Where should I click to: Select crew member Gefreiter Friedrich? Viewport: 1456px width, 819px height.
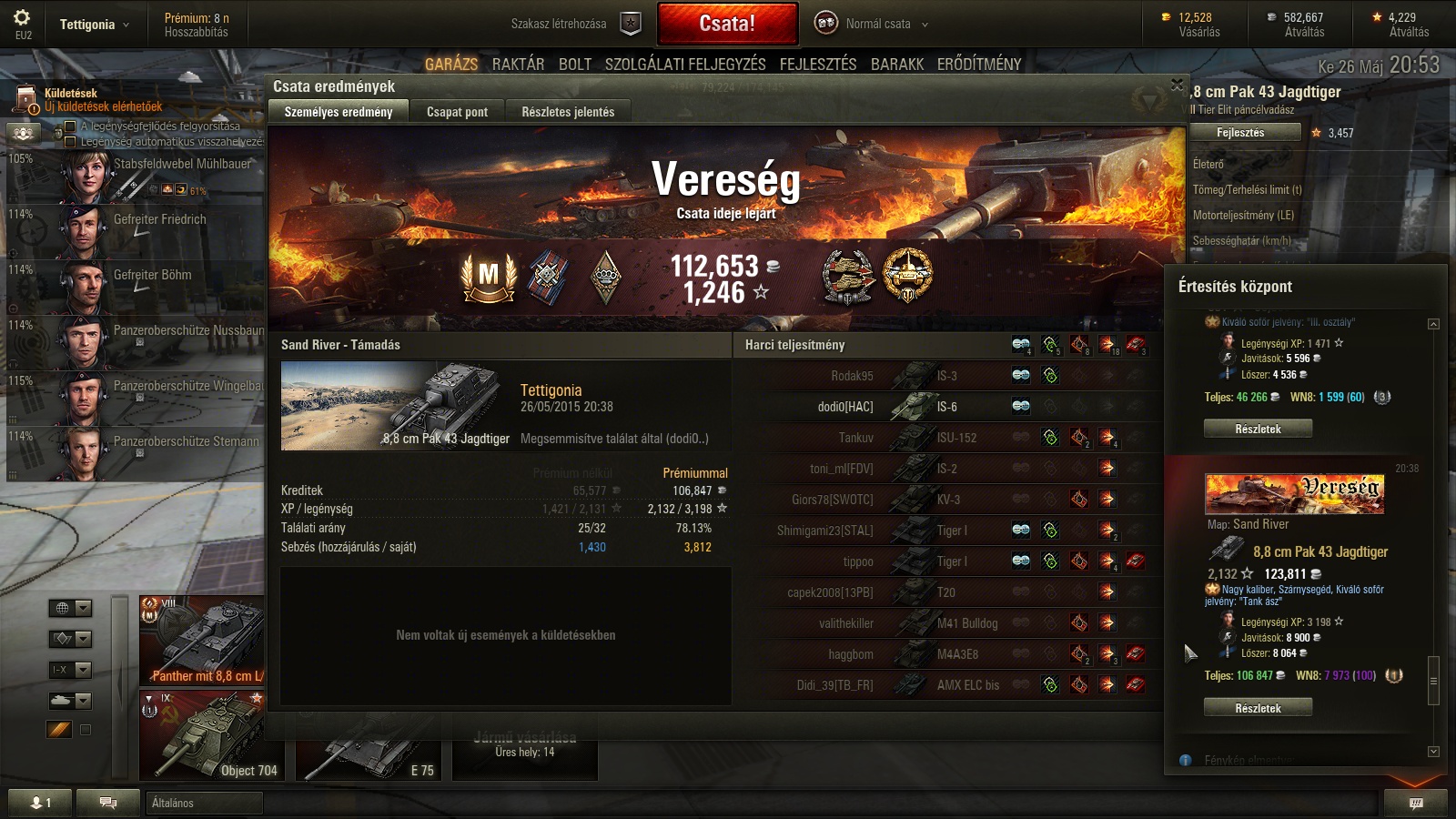click(159, 220)
